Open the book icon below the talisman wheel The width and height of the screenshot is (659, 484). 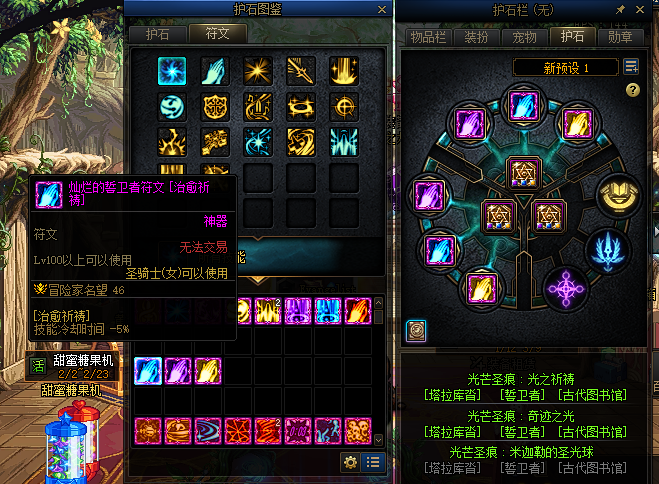(415, 329)
